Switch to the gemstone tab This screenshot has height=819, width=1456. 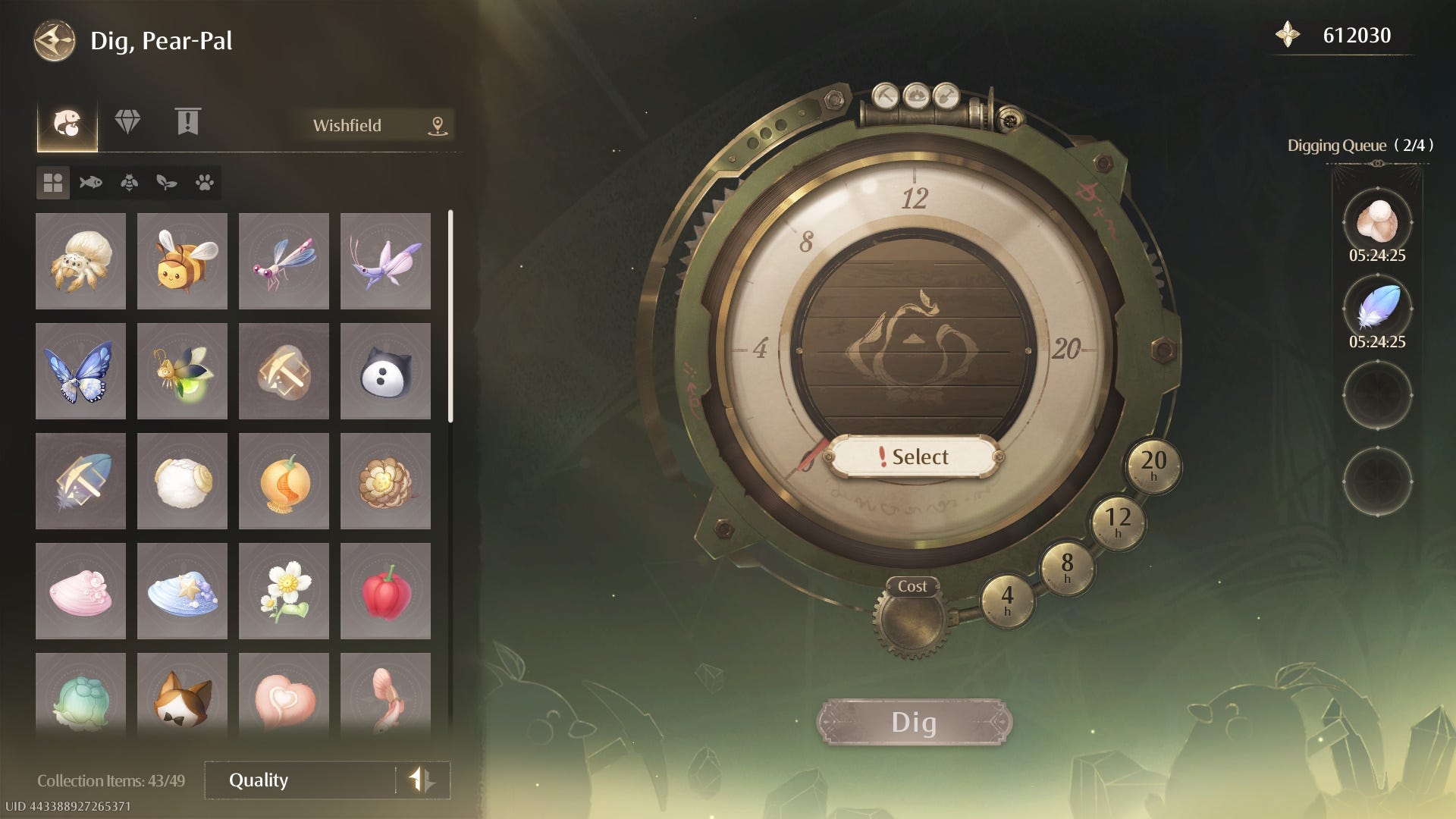coord(127,122)
